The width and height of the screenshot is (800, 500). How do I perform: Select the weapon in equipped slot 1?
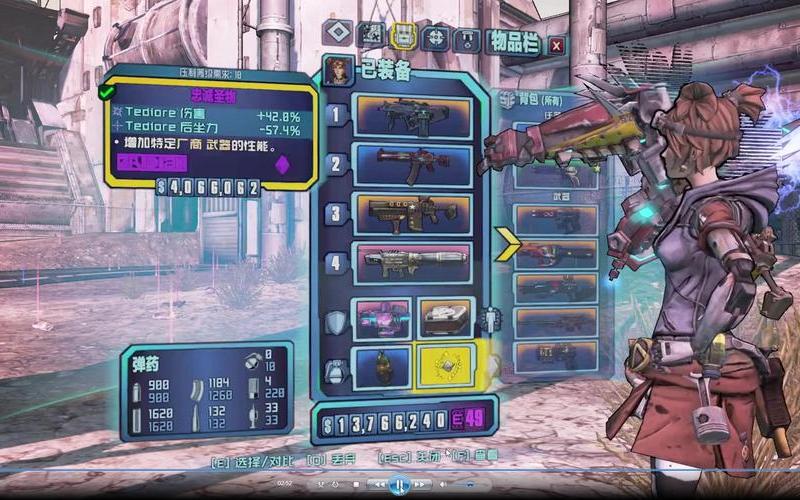(x=414, y=116)
